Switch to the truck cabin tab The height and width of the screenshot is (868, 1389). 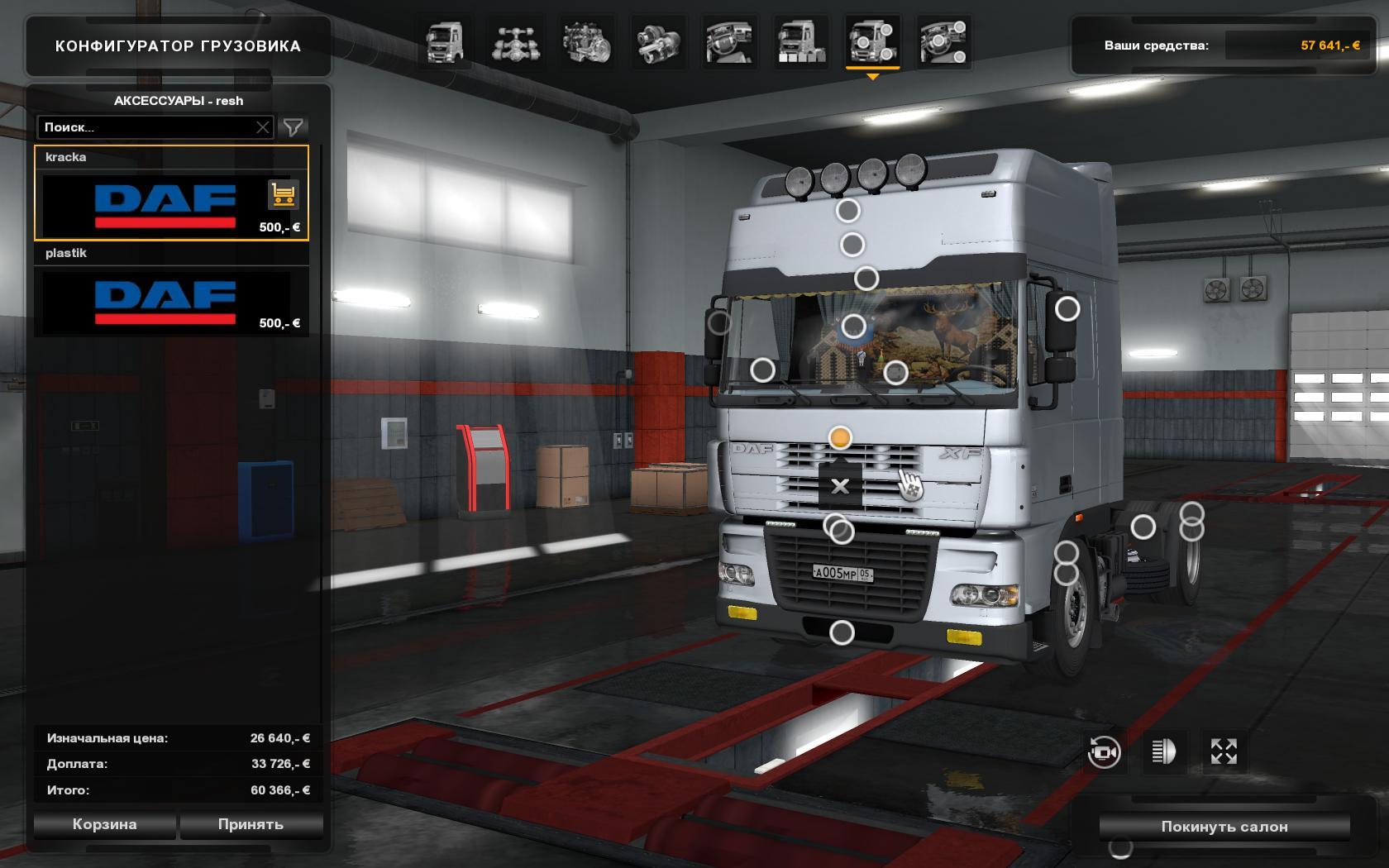coord(444,42)
